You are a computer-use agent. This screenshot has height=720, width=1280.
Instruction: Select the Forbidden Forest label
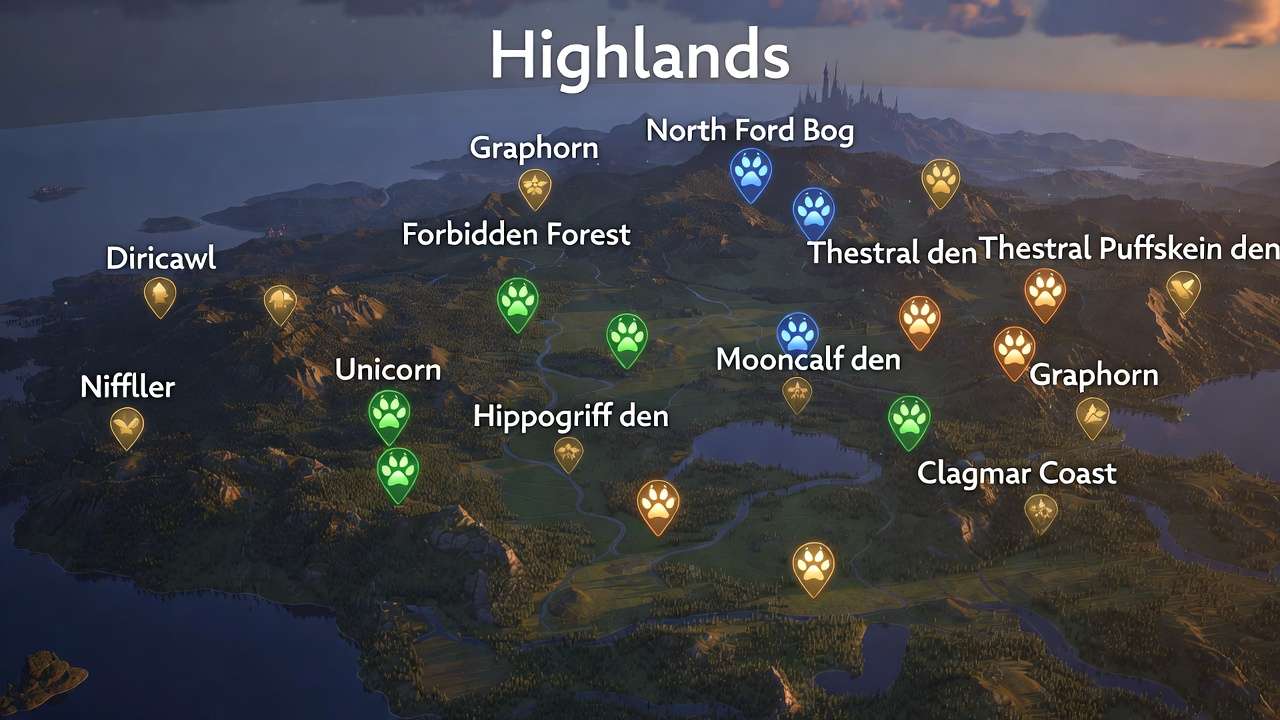coord(516,236)
